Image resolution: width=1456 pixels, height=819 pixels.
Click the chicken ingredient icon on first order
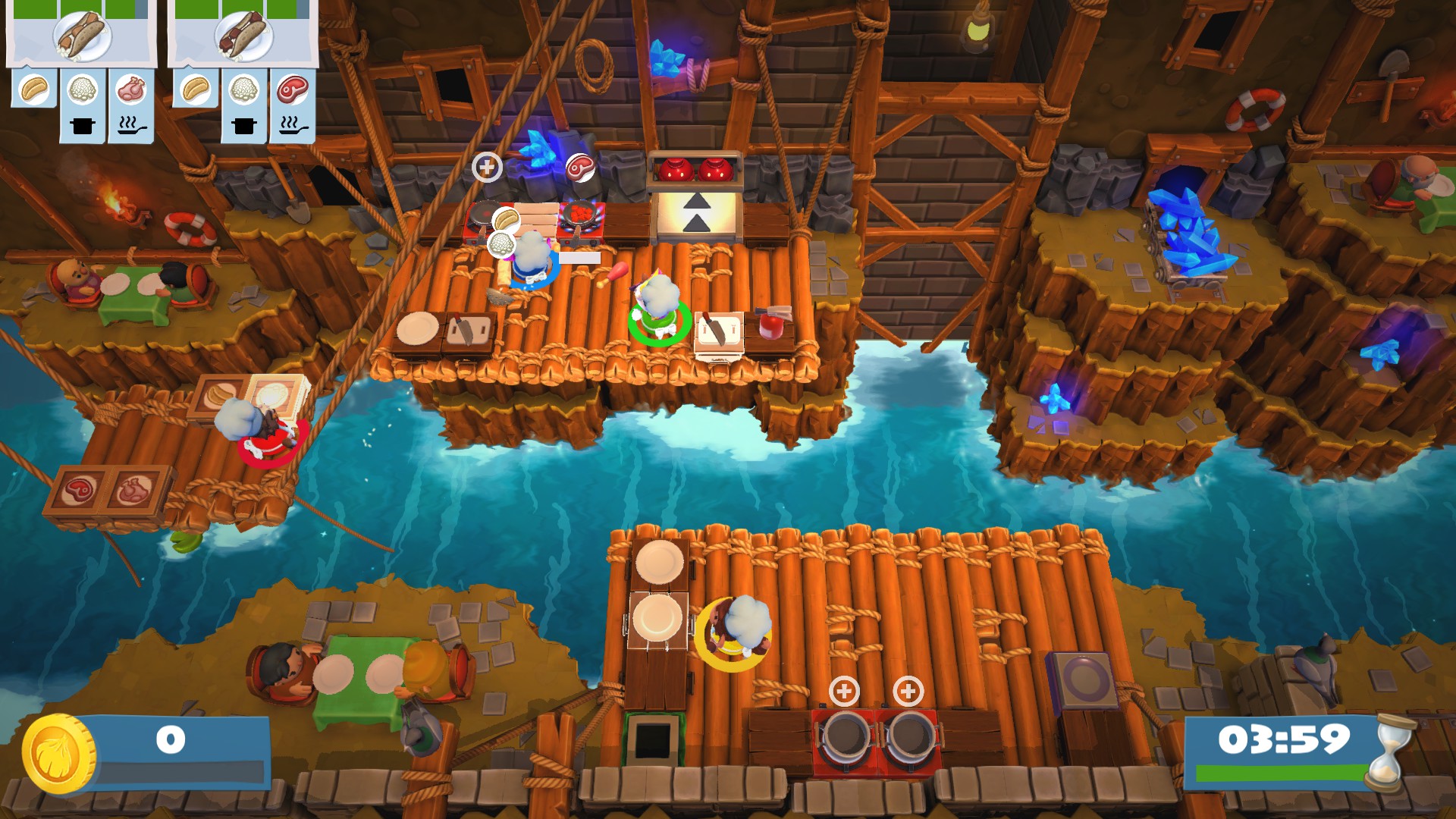[129, 89]
